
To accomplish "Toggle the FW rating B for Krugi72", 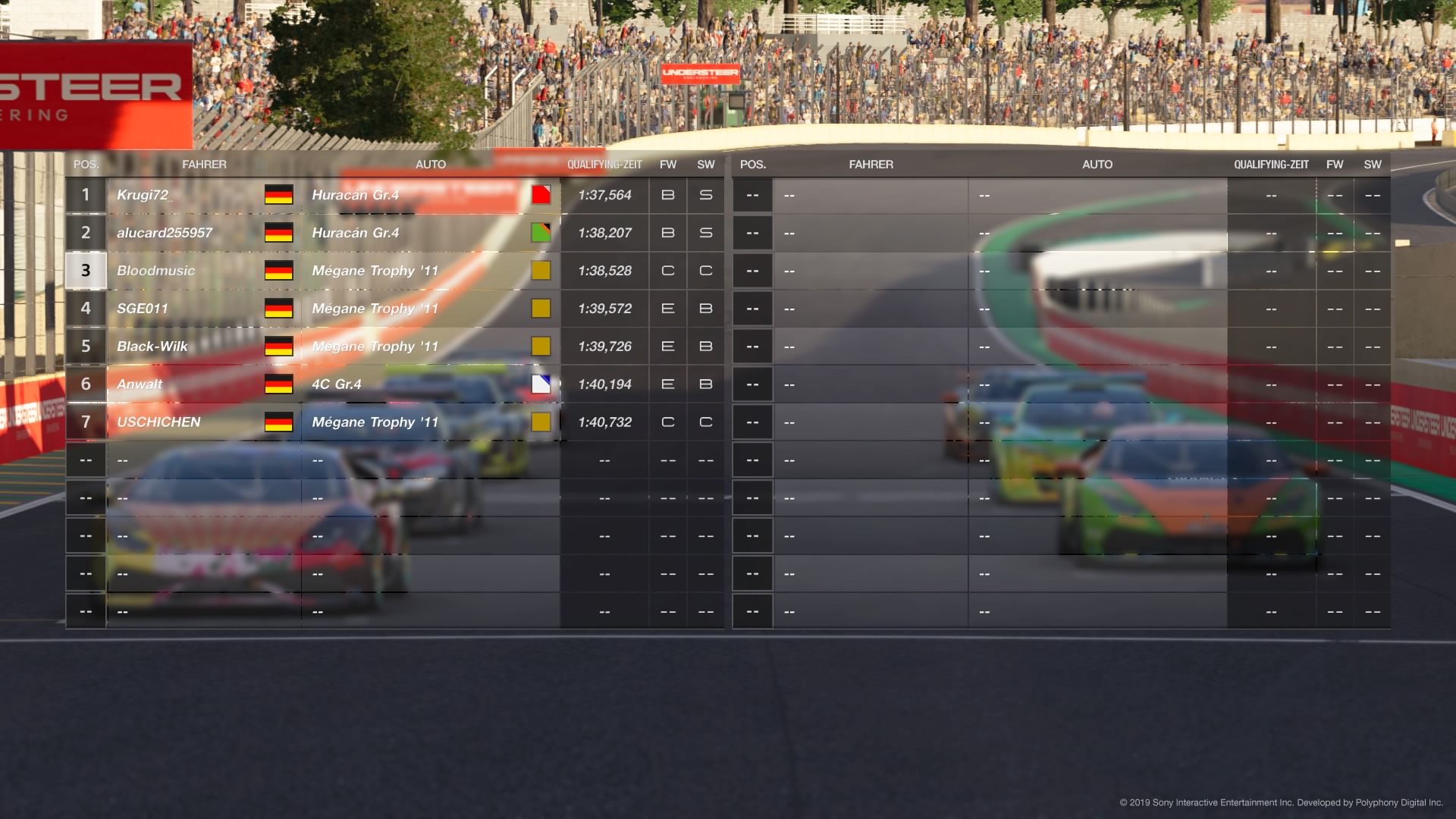I will click(667, 195).
